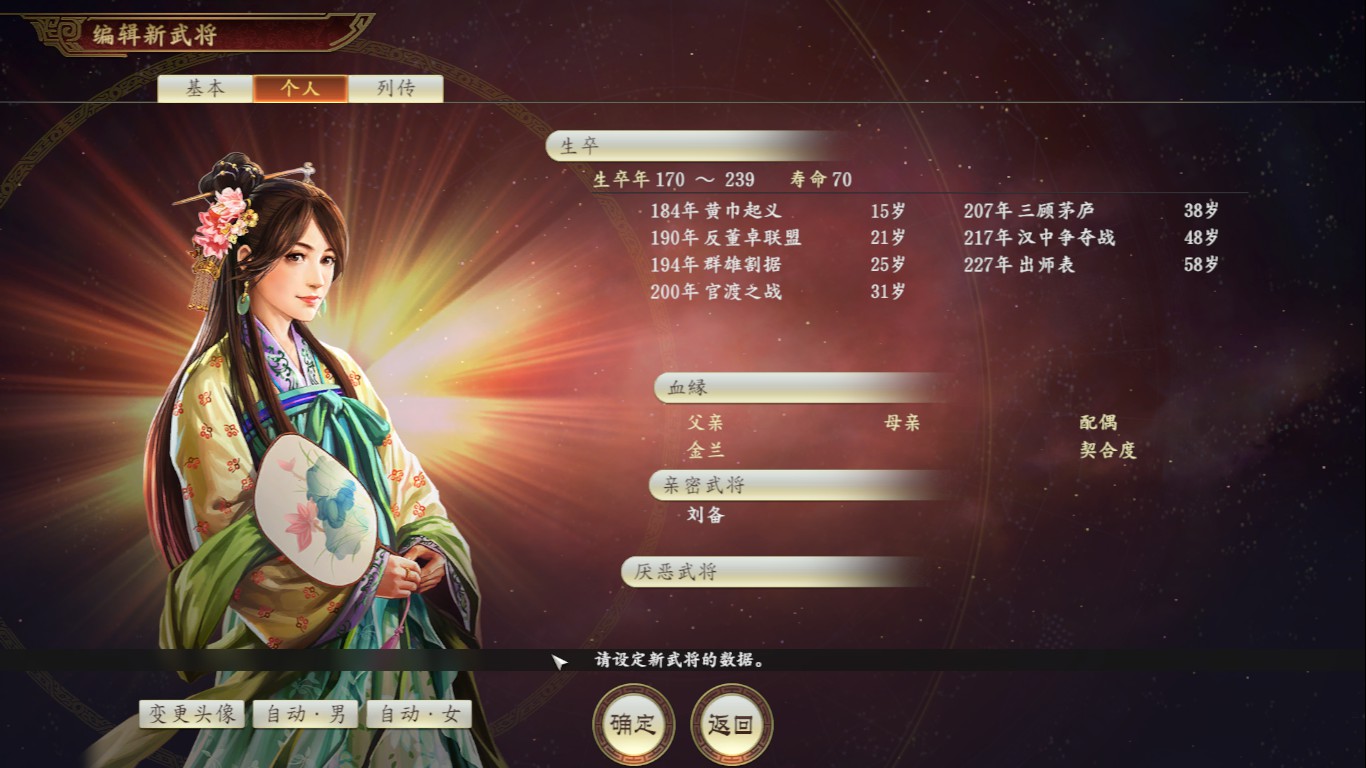Auto-generate female settings with 自动·女
This screenshot has height=768, width=1366.
(419, 715)
